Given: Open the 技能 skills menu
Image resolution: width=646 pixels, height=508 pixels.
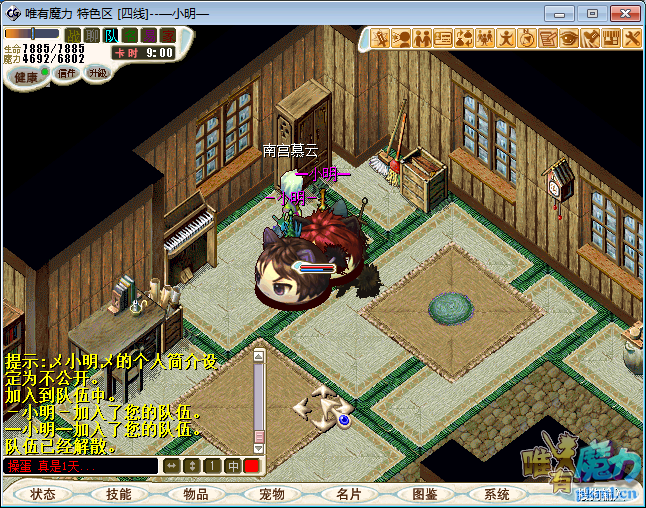Looking at the screenshot, I should coord(119,494).
